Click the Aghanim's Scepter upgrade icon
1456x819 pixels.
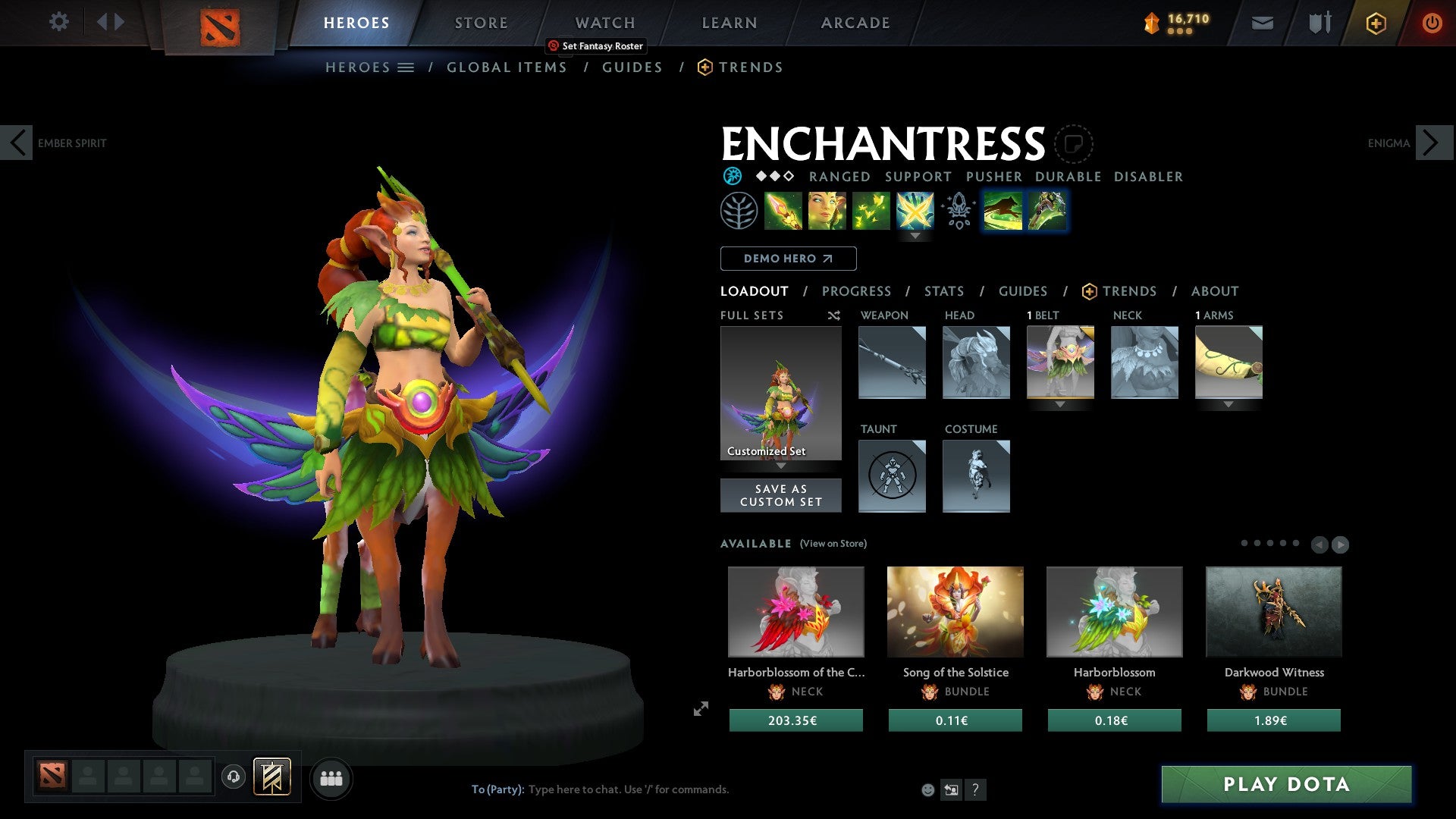[957, 213]
